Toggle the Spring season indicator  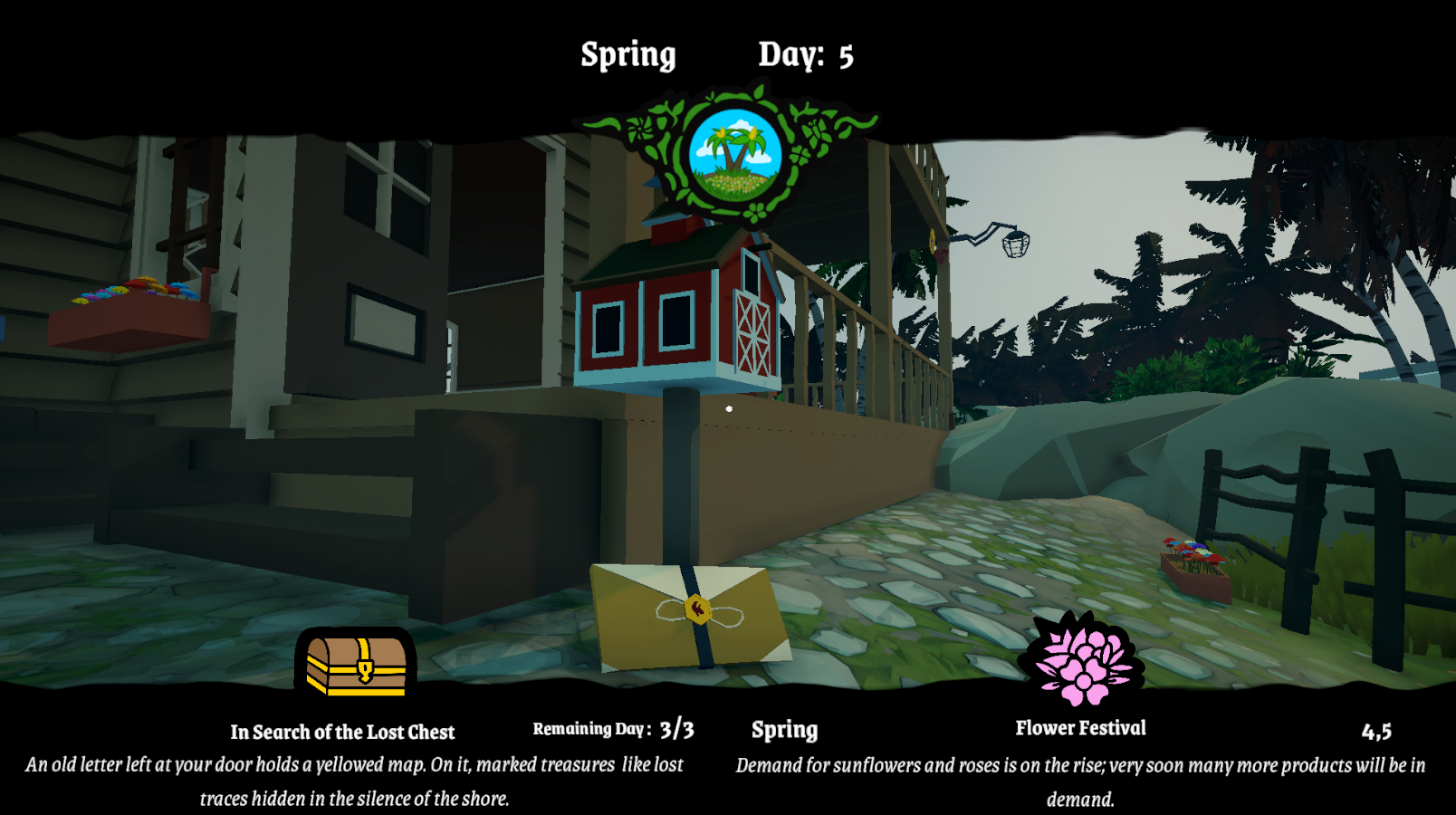[x=629, y=53]
